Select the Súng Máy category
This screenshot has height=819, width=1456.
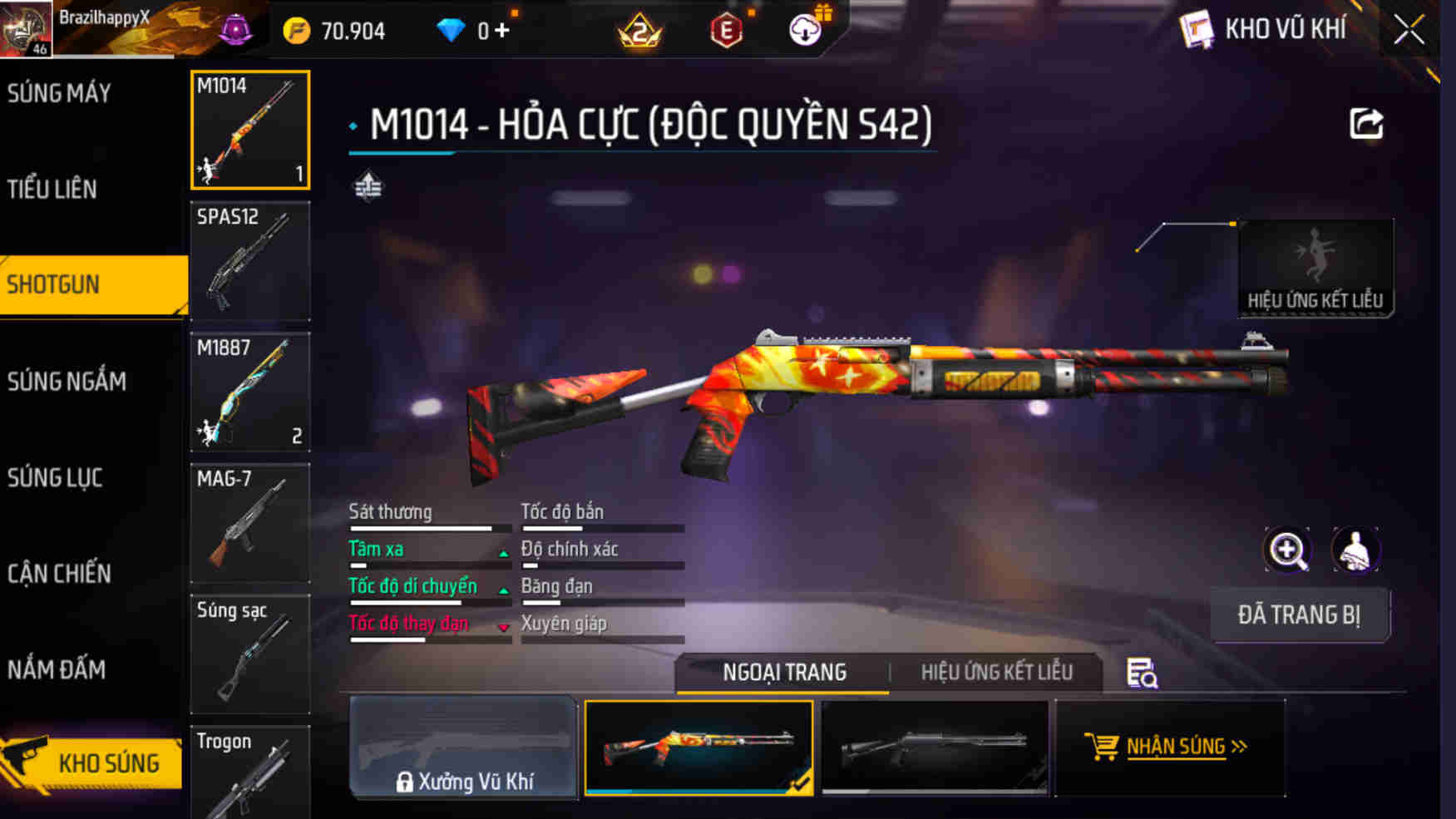pyautogui.click(x=60, y=93)
